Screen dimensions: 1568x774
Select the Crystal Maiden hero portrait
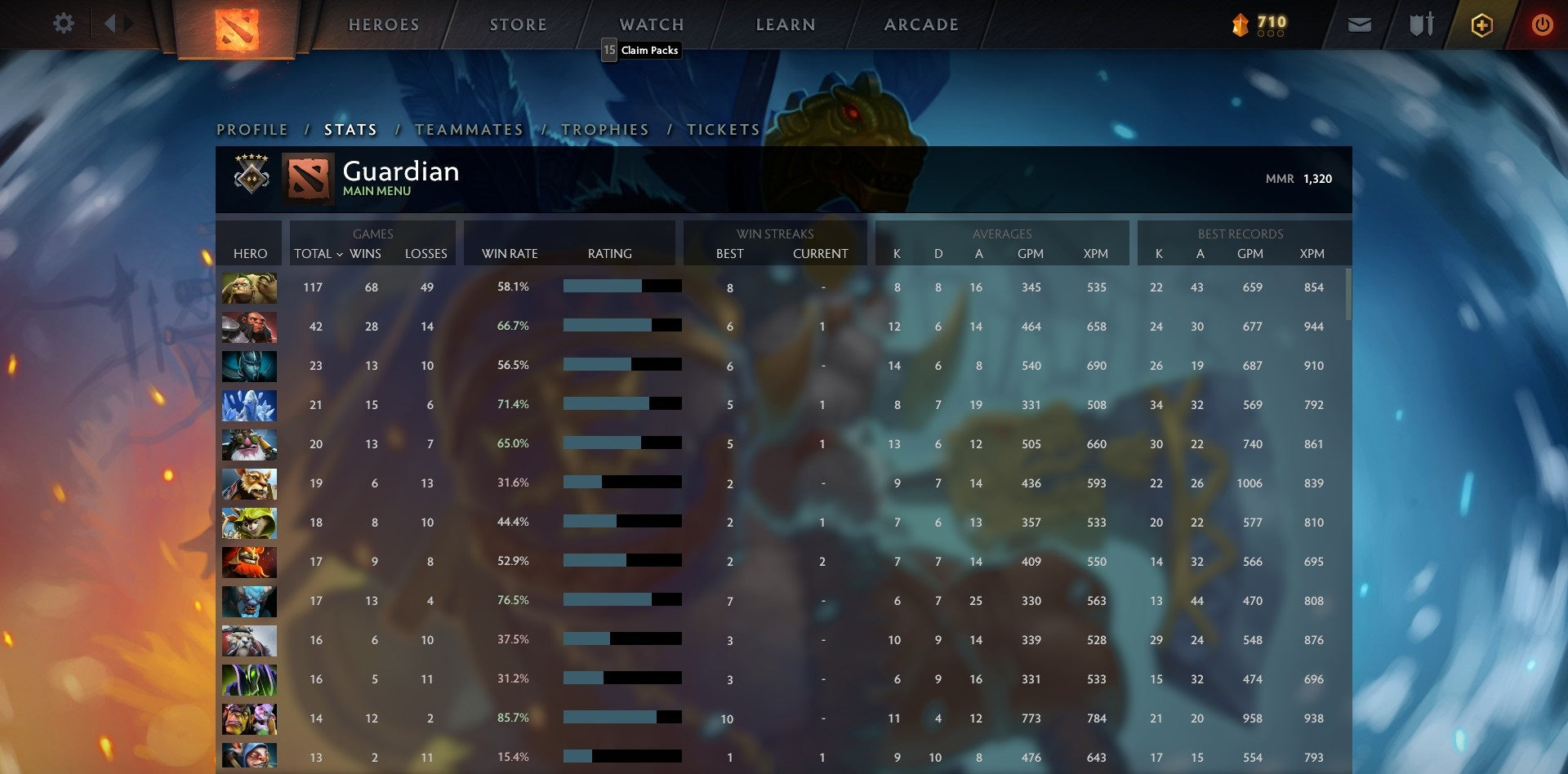tap(249, 405)
